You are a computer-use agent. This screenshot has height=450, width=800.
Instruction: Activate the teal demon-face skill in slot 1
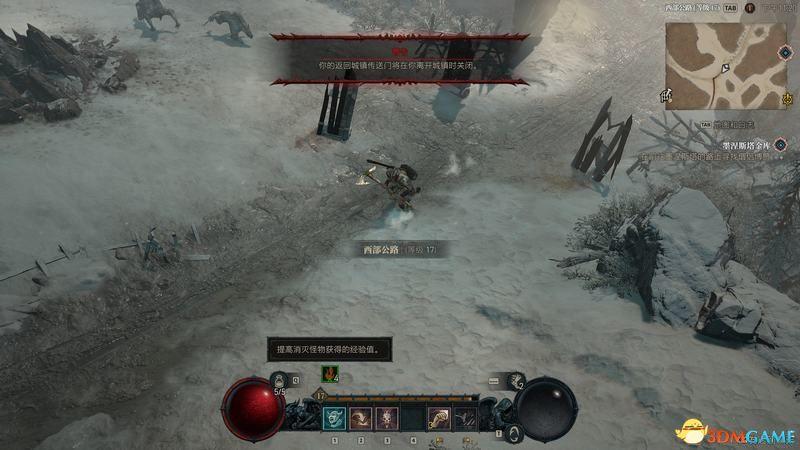334,418
